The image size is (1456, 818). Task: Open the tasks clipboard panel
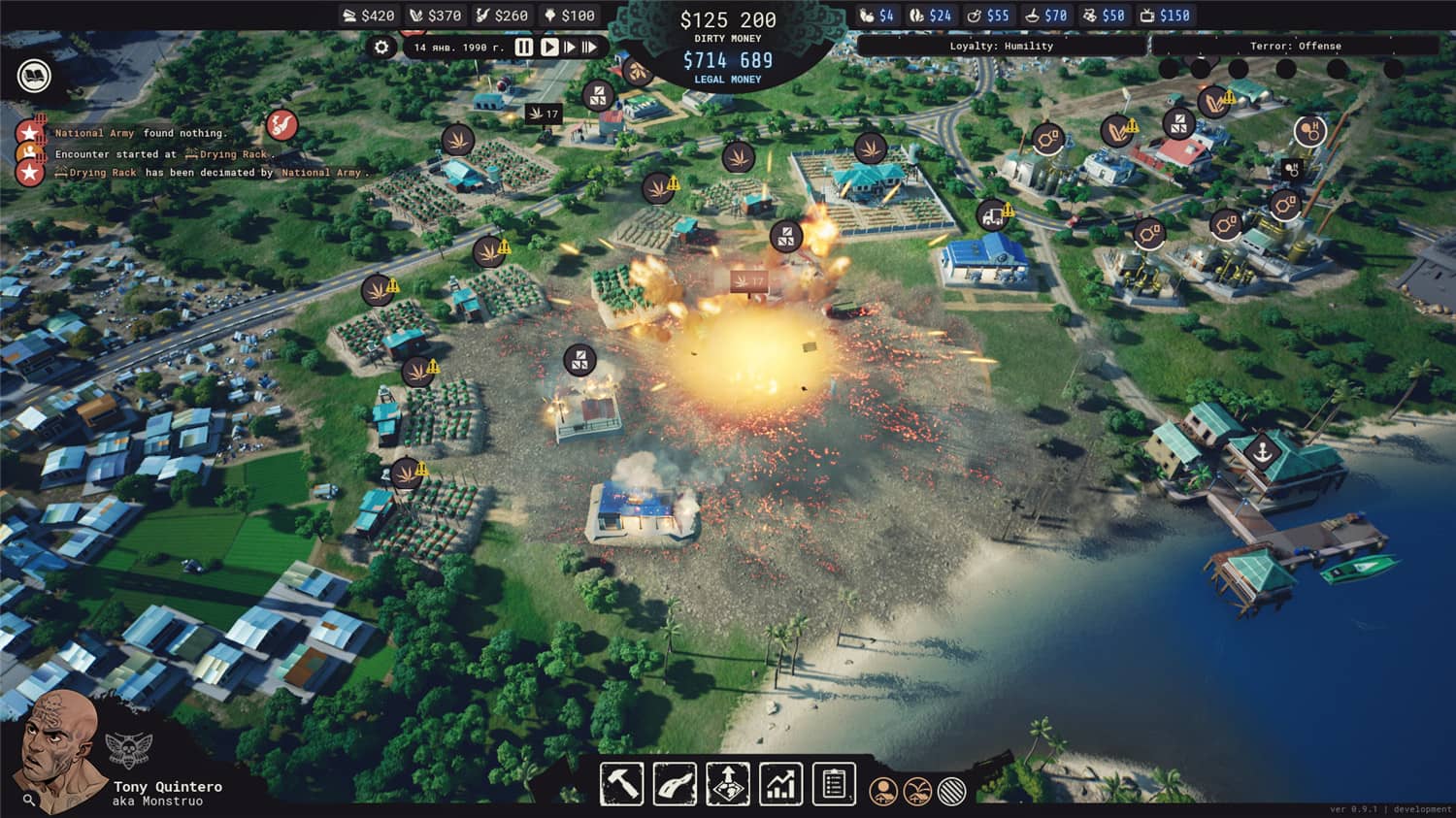832,782
